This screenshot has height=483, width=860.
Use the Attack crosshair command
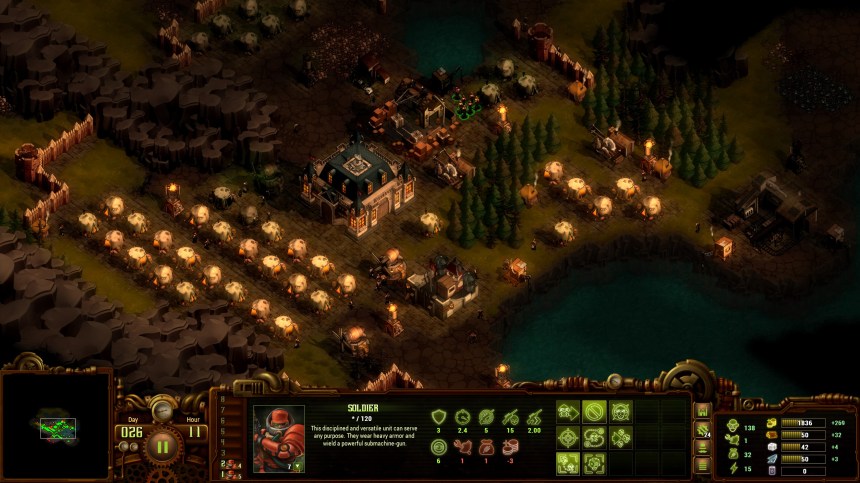569,437
